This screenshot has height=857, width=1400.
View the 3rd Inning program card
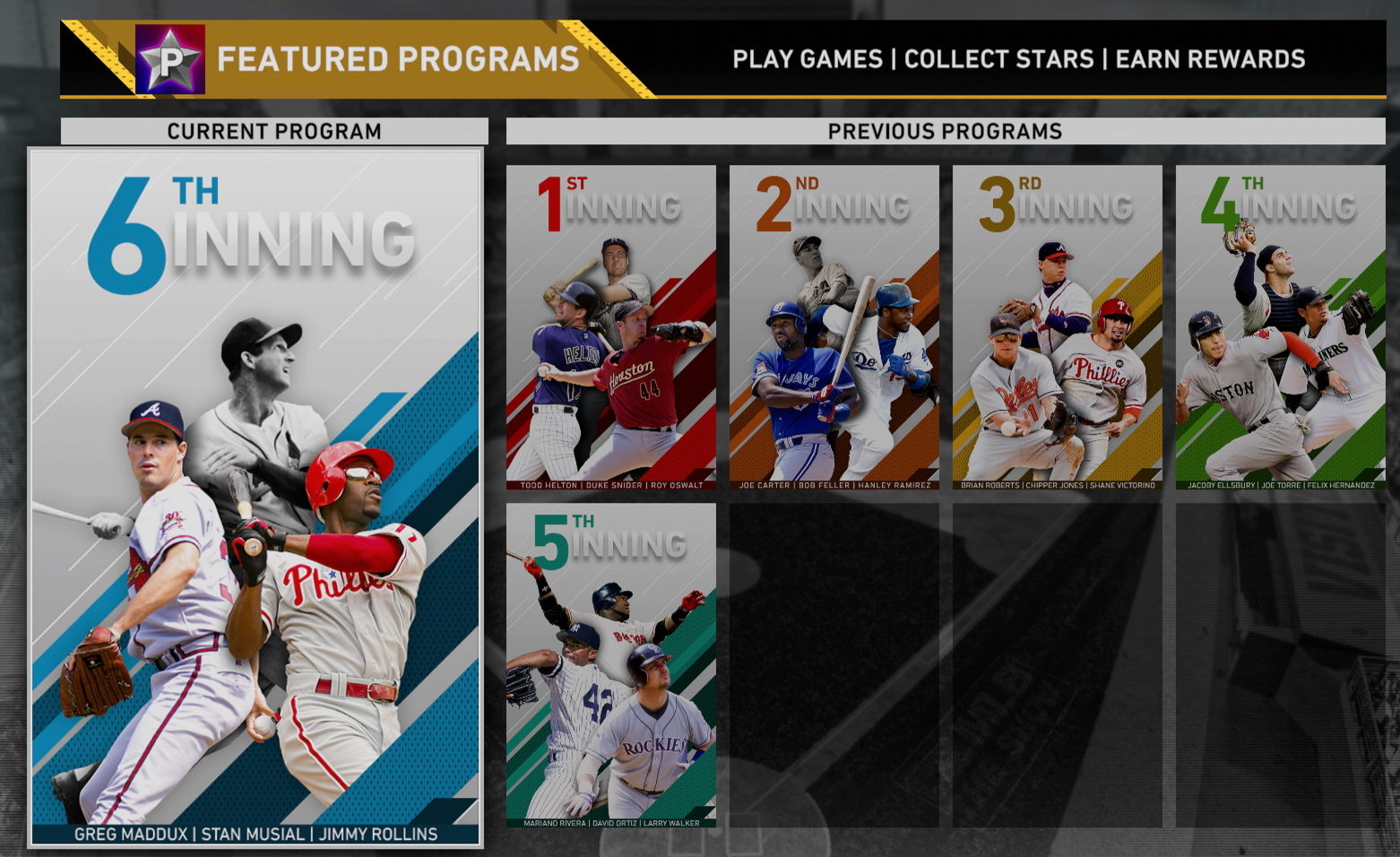pos(1058,327)
